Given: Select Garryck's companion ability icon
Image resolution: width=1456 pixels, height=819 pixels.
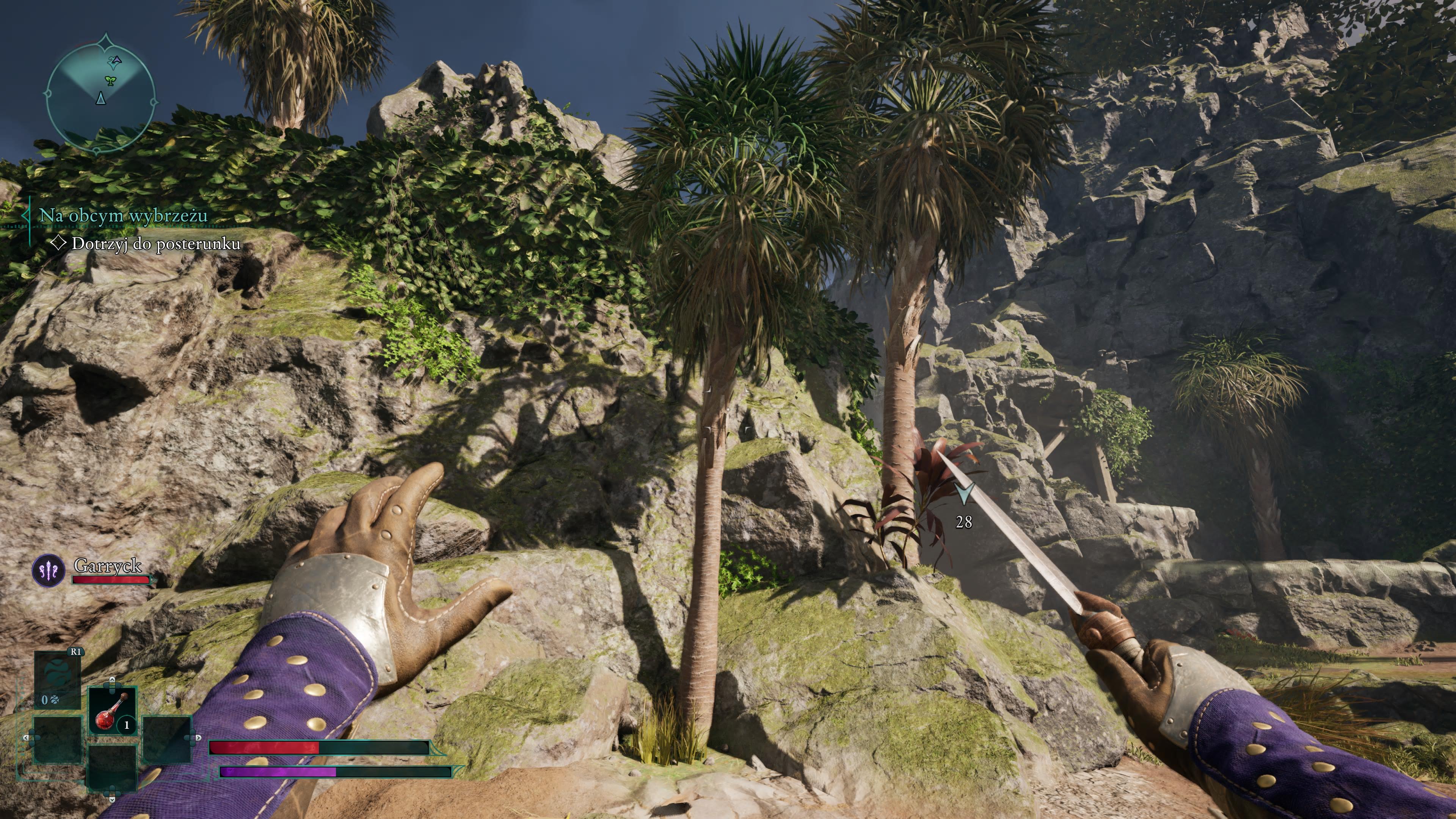Looking at the screenshot, I should pyautogui.click(x=49, y=570).
